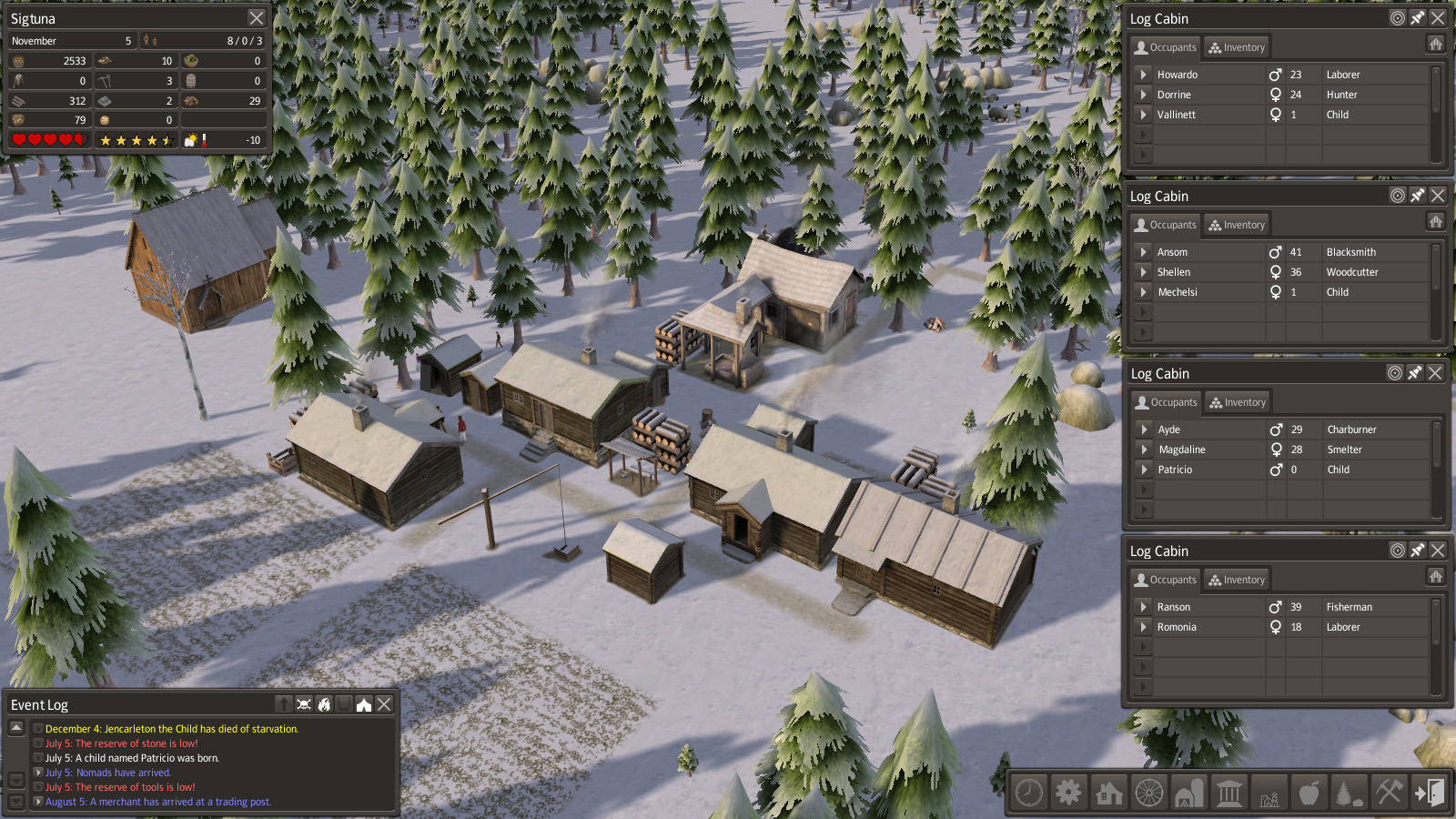Screen dimensions: 1456x819
Task: Open the tree and rock resource menu
Action: [x=1349, y=793]
